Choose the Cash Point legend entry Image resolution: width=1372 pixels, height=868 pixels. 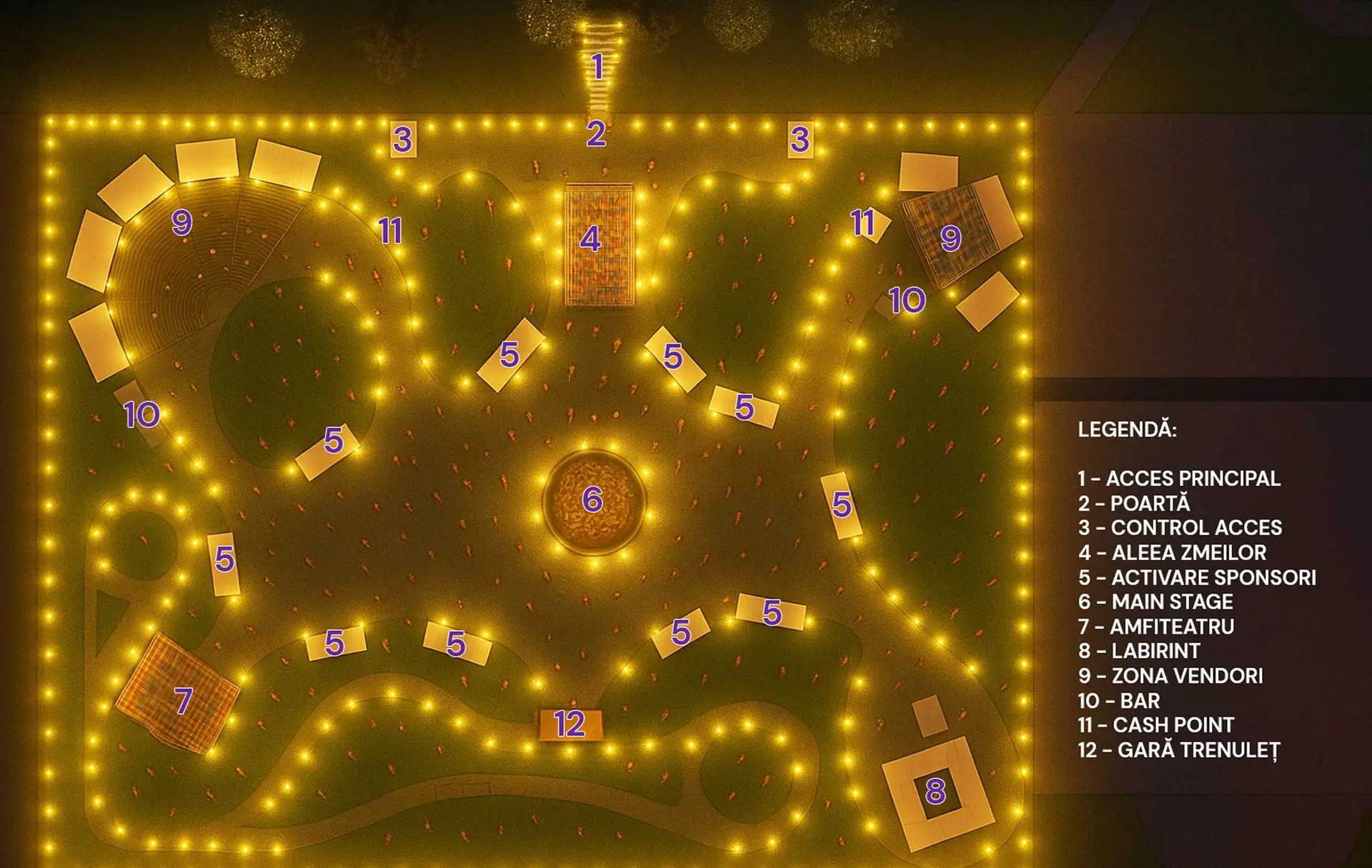1155,725
